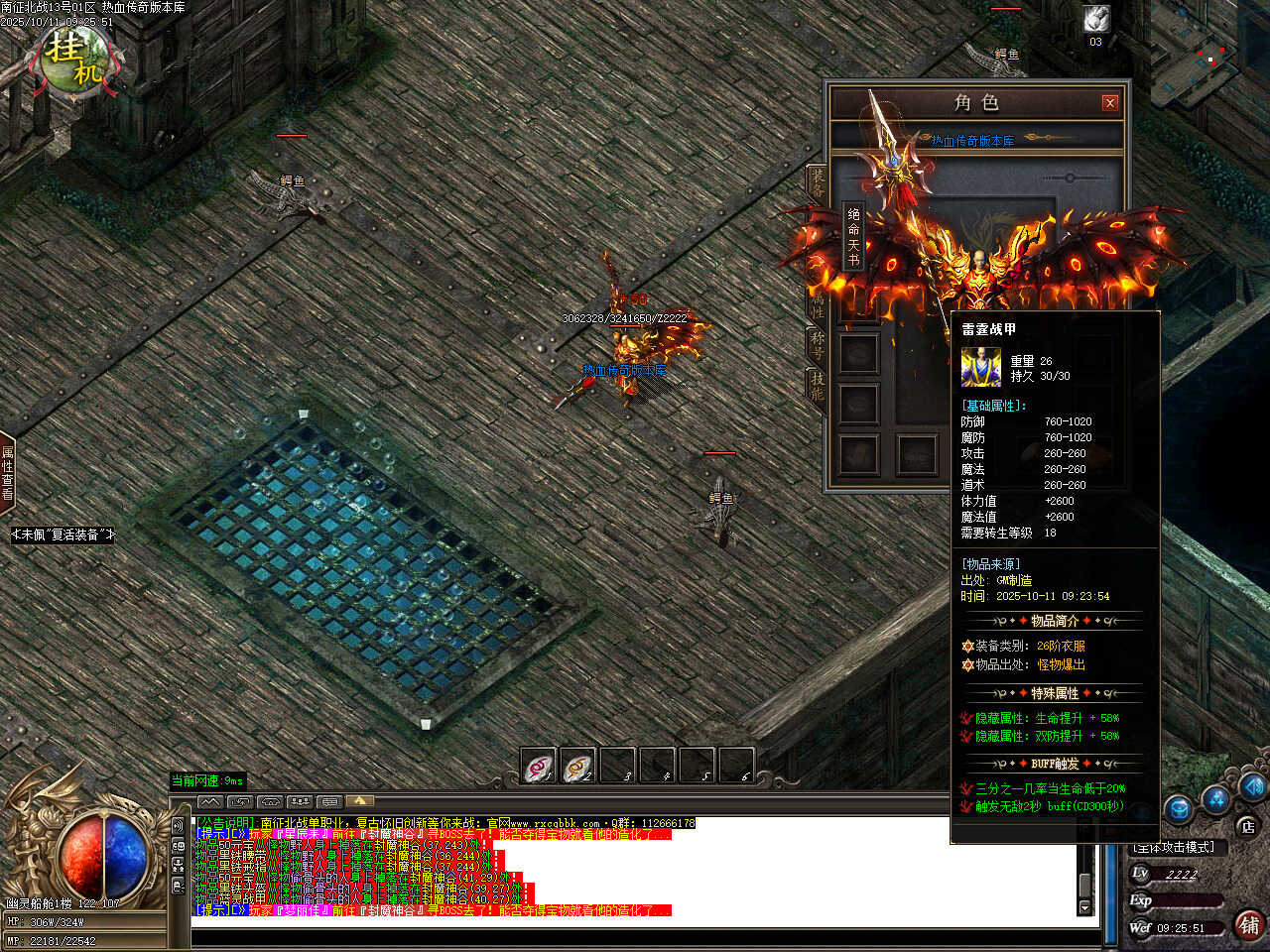Click the chat scrollbar down arrow
This screenshot has height=952, width=1270.
pyautogui.click(x=1084, y=907)
